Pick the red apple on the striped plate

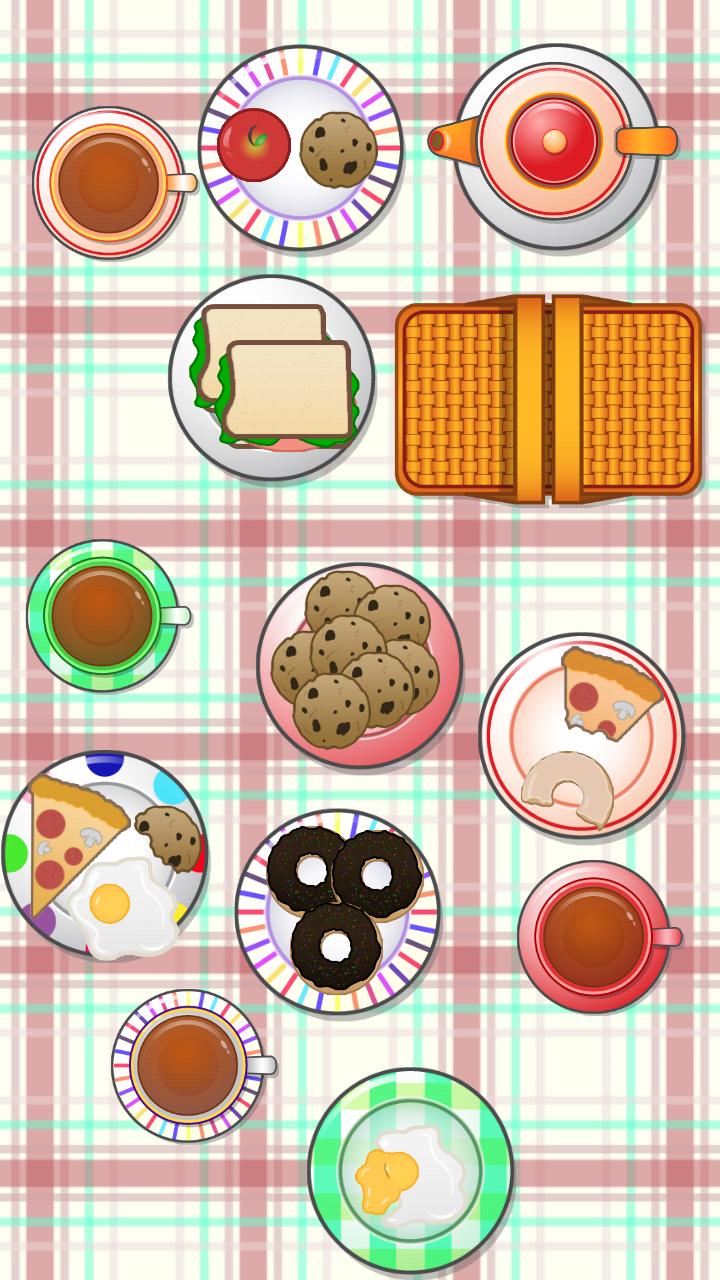pos(254,145)
